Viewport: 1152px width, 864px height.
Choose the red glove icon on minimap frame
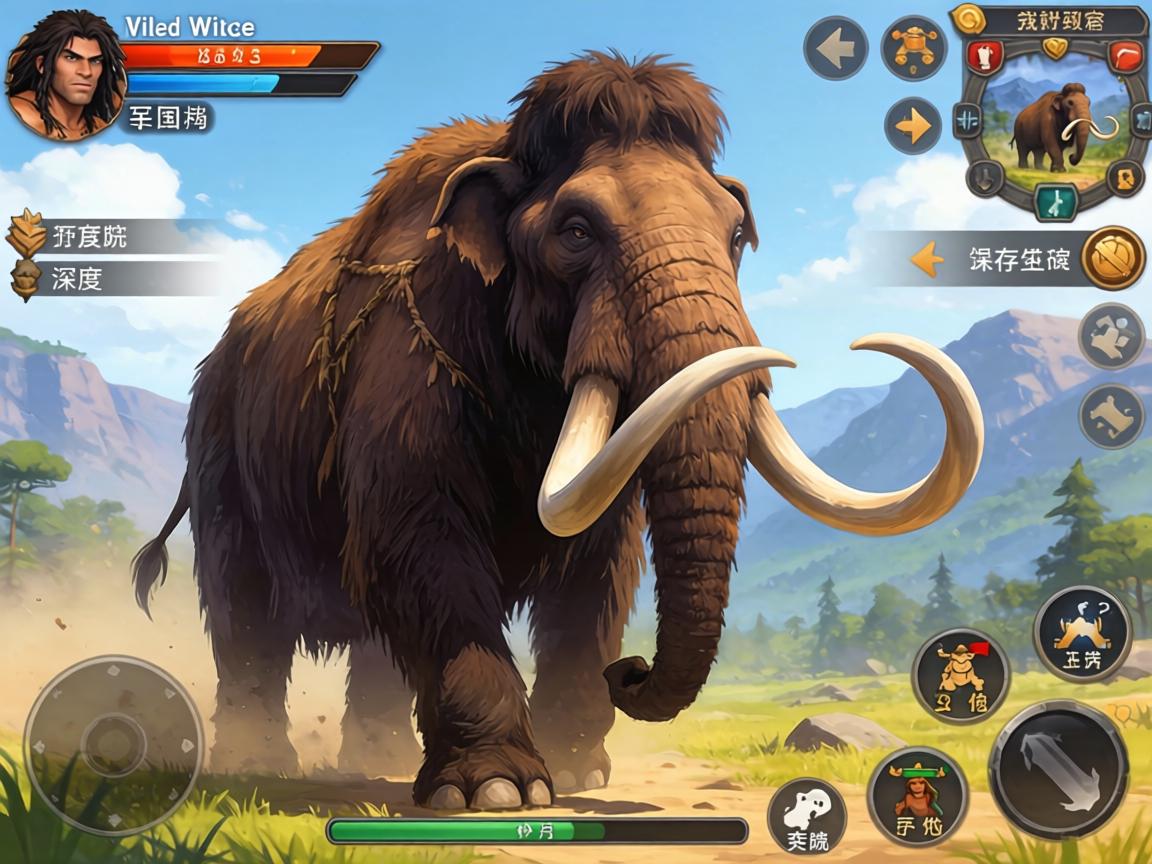tap(987, 56)
